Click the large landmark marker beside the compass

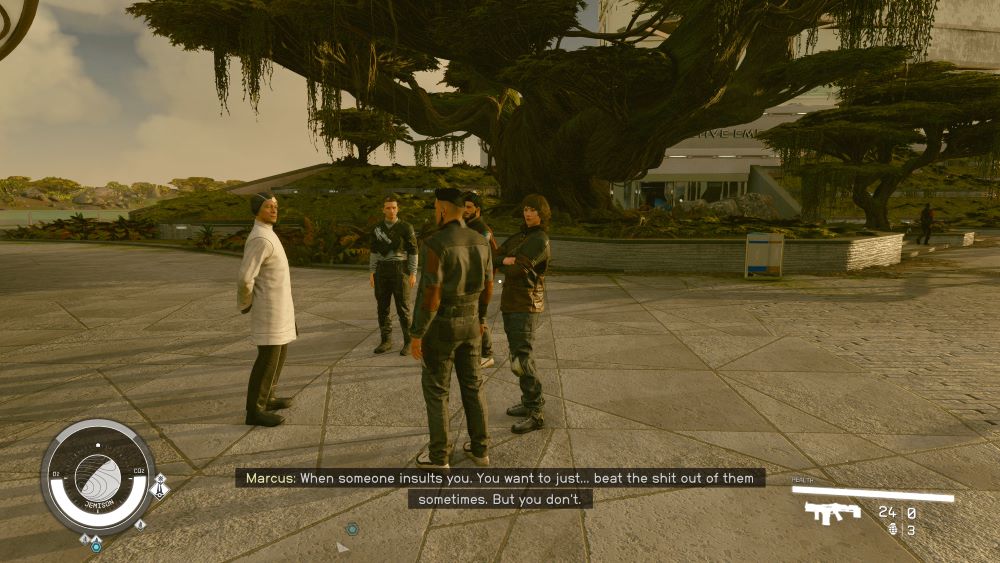[158, 489]
